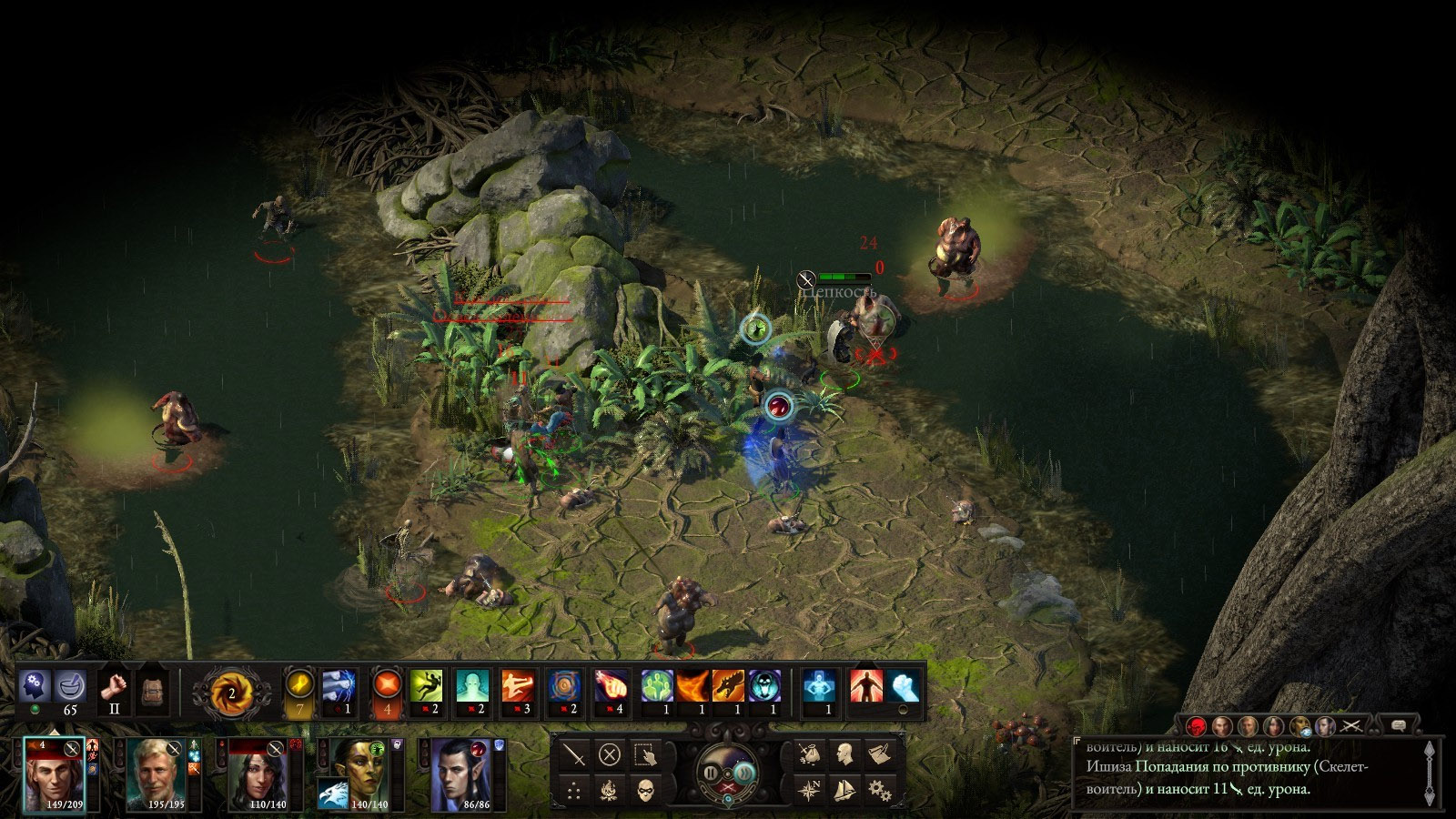This screenshot has width=1456, height=819.
Task: Cancel current action with the circled X
Action: click(610, 754)
